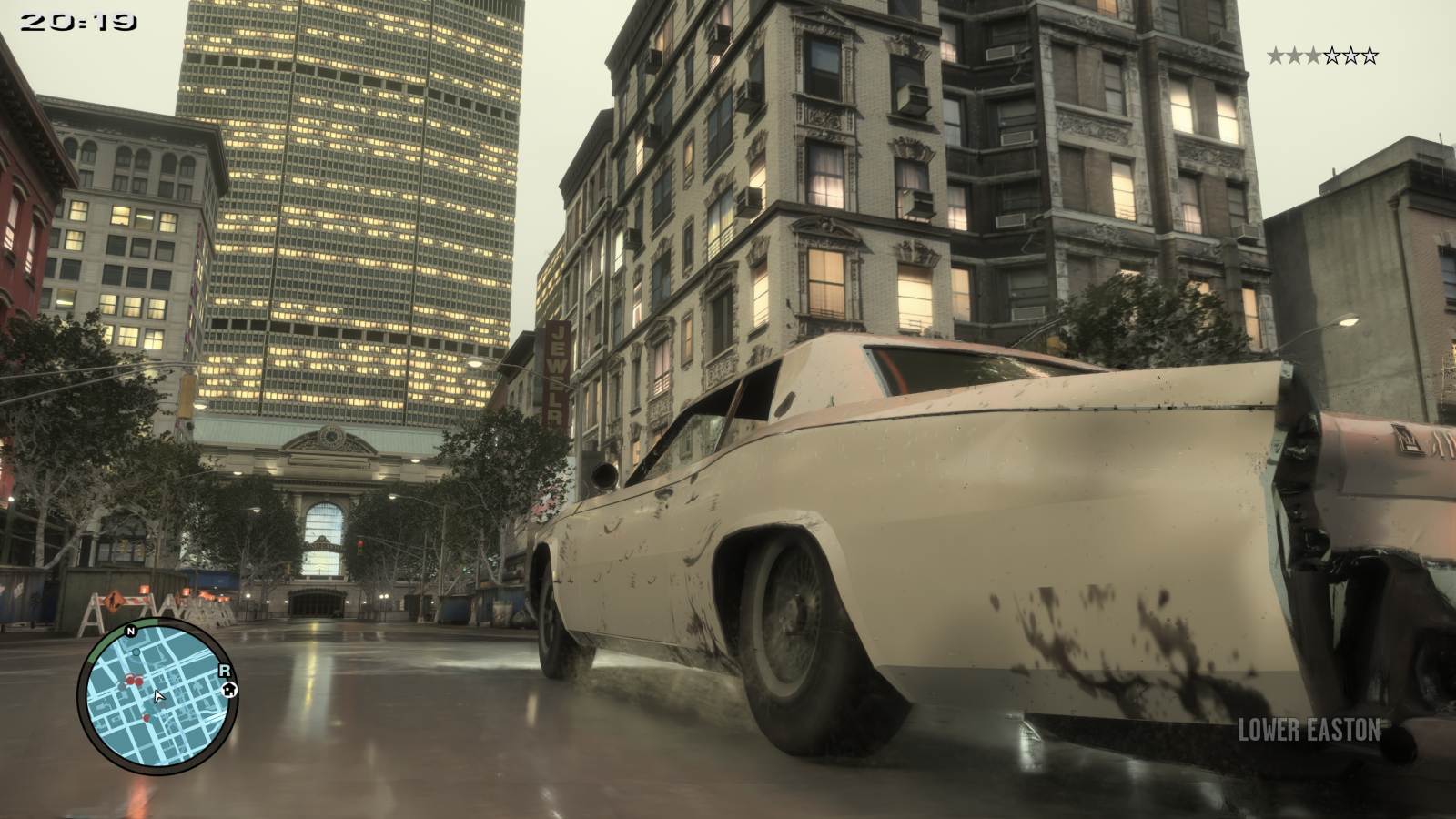Select the N compass marker on the minimap
1456x819 pixels.
(x=130, y=631)
